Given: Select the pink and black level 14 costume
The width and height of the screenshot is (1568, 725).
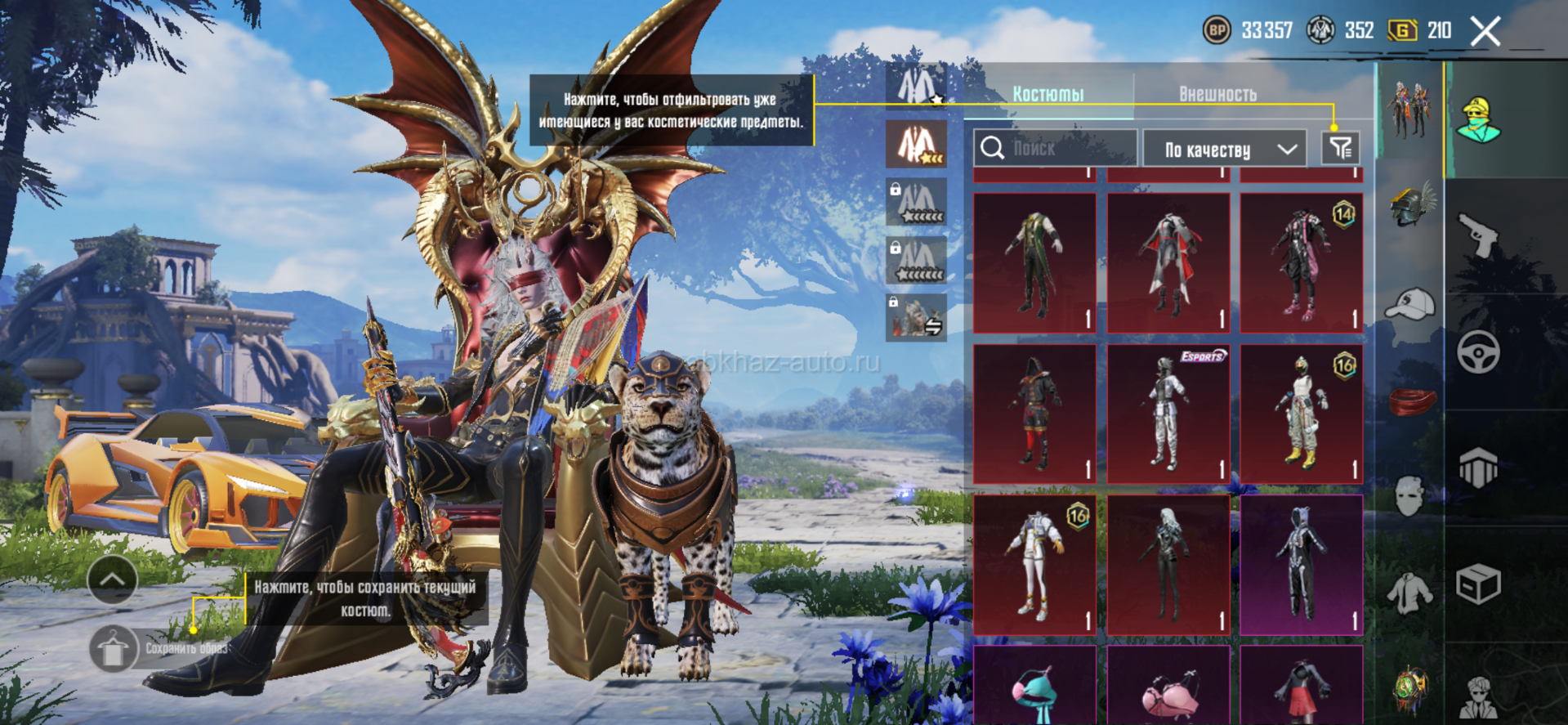Looking at the screenshot, I should 1301,262.
